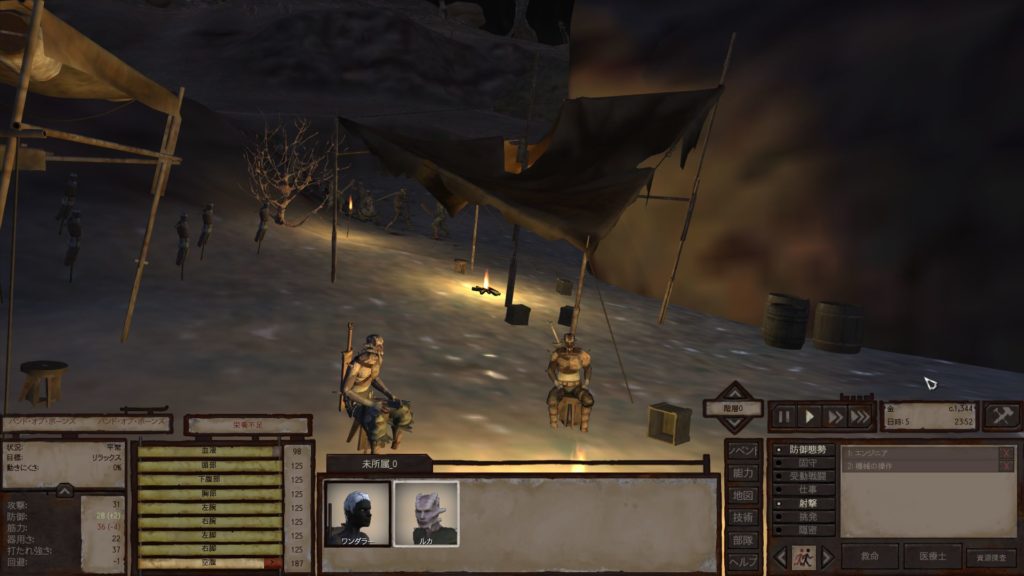Image resolution: width=1024 pixels, height=576 pixels.
Task: Open the ヘルプ help panel
Action: [743, 562]
